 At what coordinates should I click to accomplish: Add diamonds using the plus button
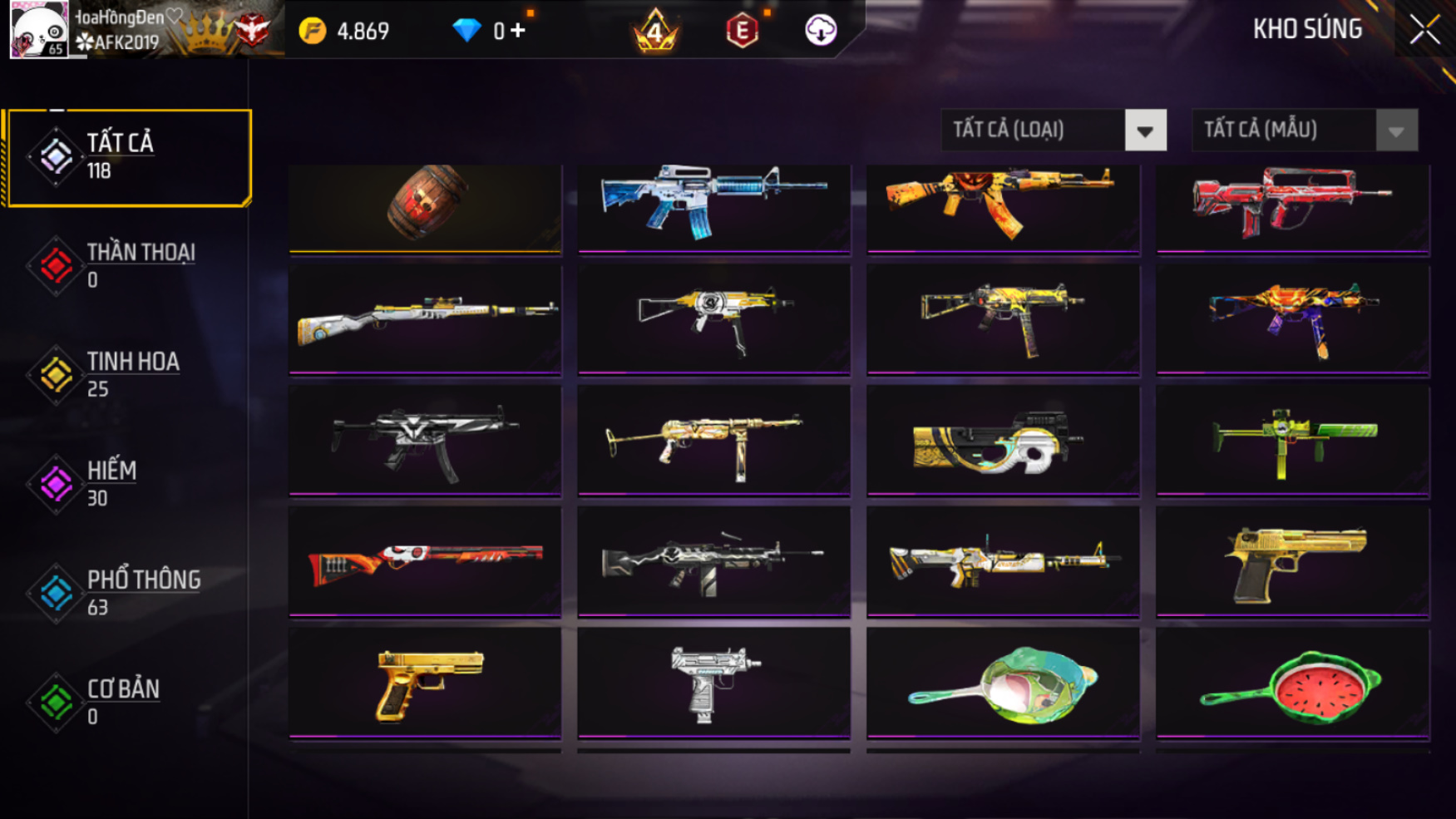point(518,31)
